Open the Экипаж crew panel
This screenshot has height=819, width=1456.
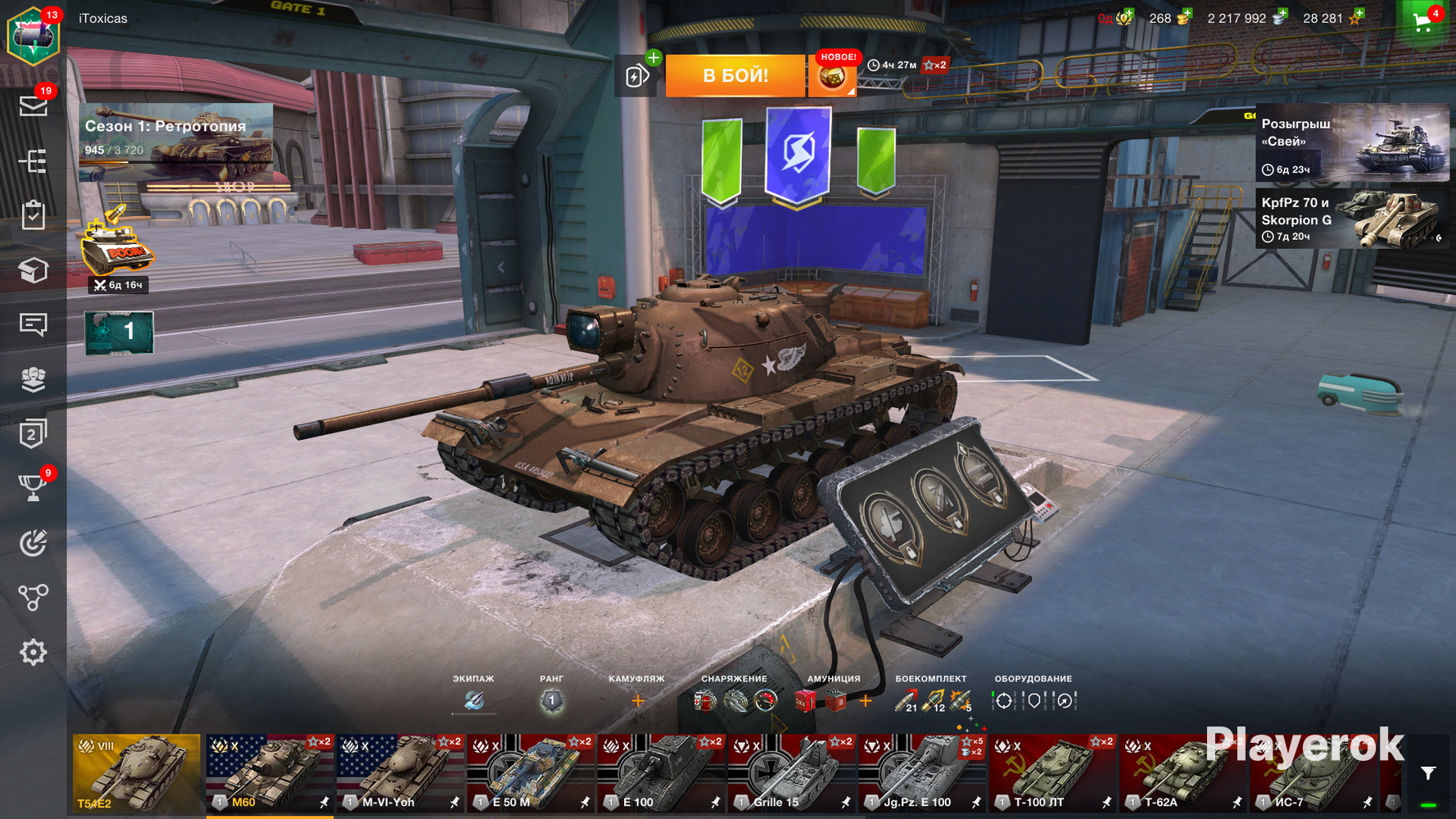(x=473, y=700)
